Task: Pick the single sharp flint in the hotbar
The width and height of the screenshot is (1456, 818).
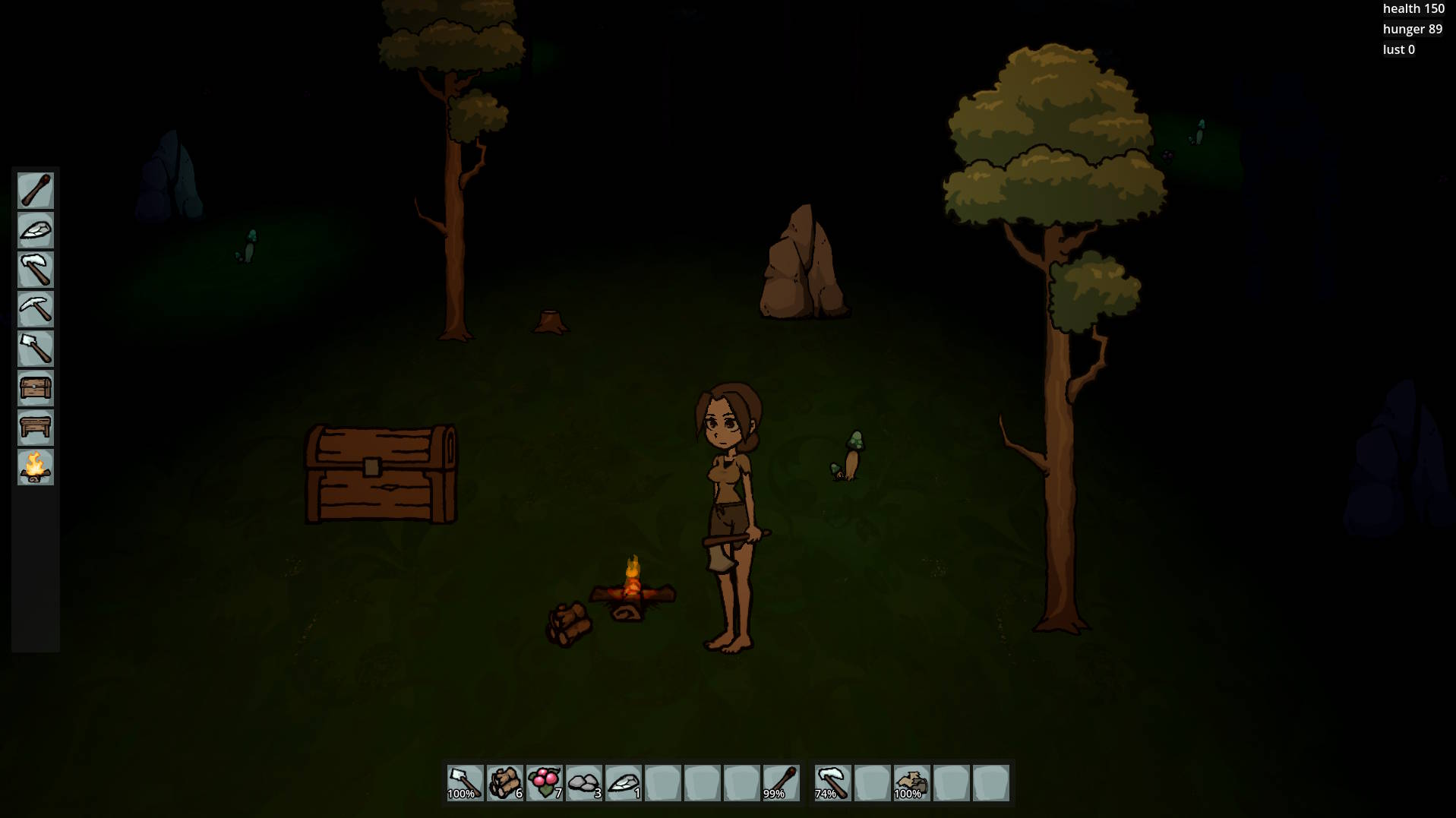Action: point(623,783)
